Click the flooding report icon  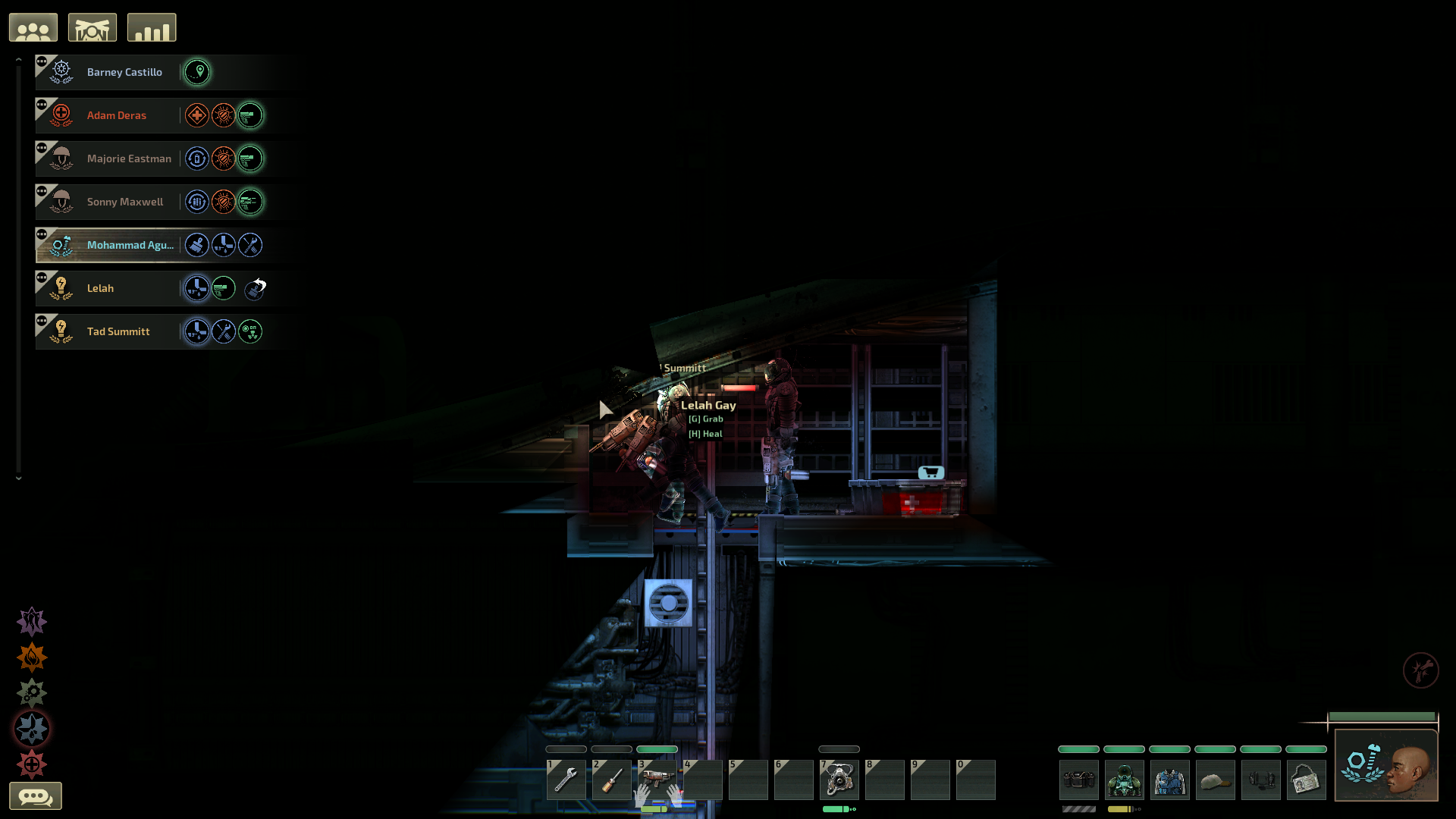(x=31, y=728)
